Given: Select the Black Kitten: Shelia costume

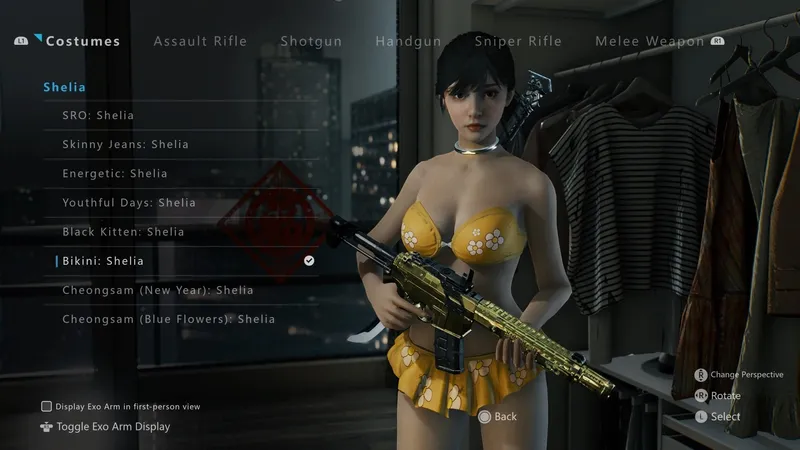Looking at the screenshot, I should coord(123,232).
